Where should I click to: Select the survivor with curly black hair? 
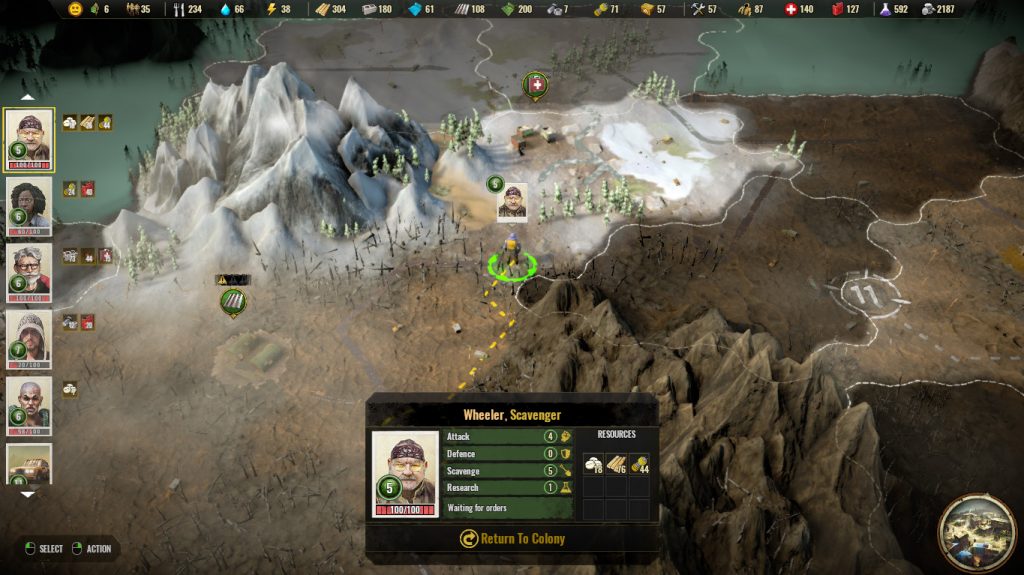[28, 207]
